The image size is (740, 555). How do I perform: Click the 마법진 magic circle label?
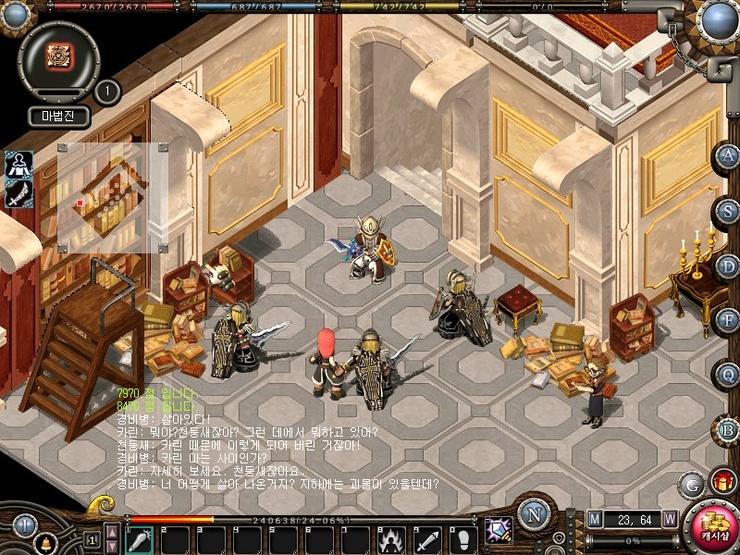click(58, 116)
